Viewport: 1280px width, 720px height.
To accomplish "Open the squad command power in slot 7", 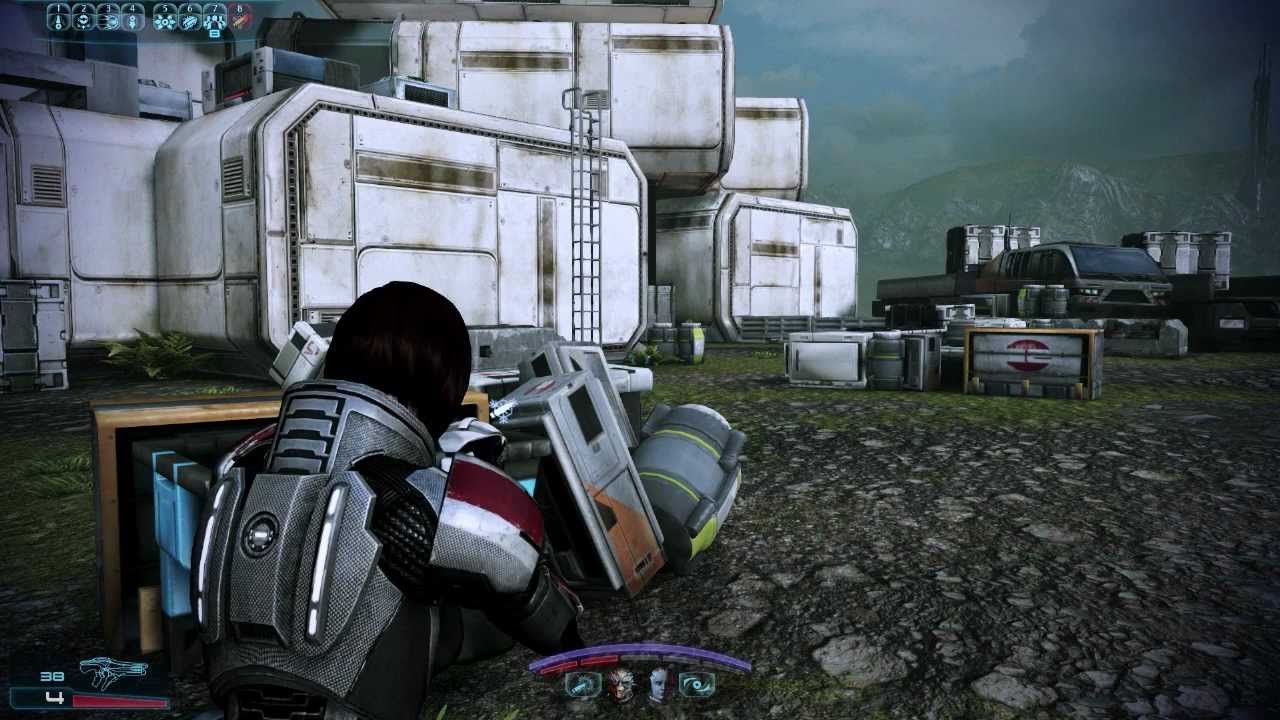I will pos(215,20).
